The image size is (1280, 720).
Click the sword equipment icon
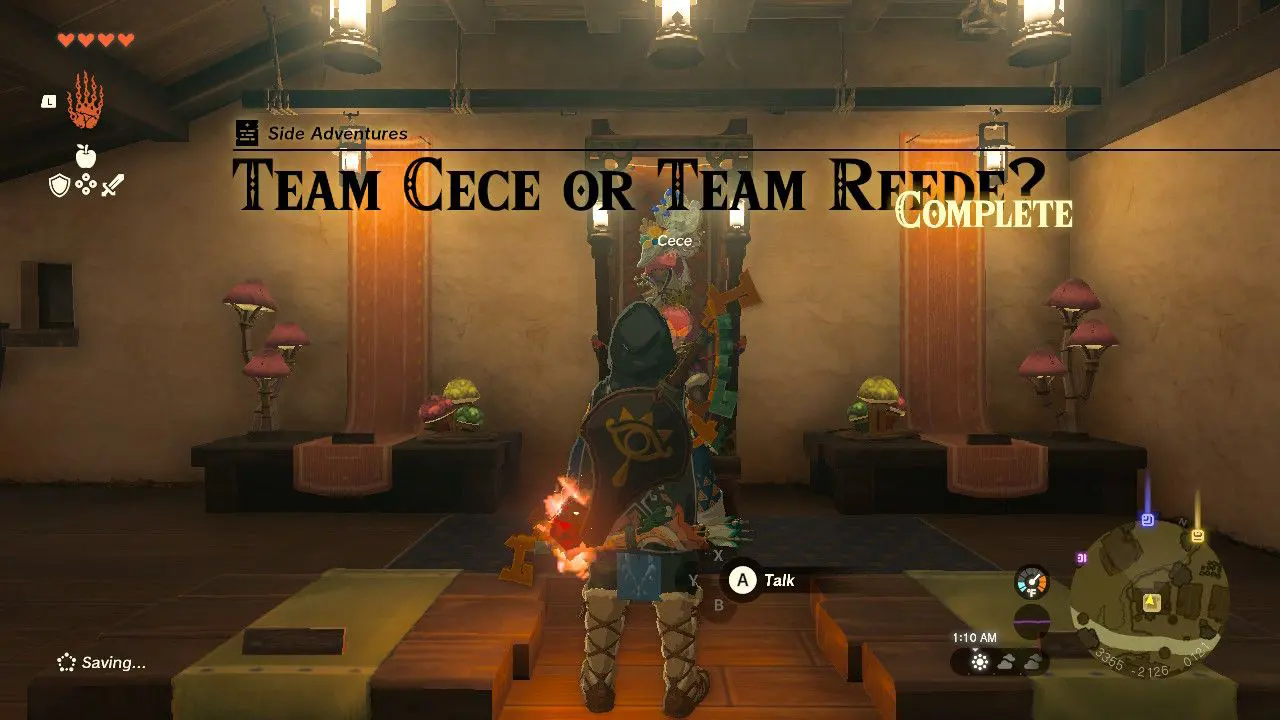click(x=112, y=186)
